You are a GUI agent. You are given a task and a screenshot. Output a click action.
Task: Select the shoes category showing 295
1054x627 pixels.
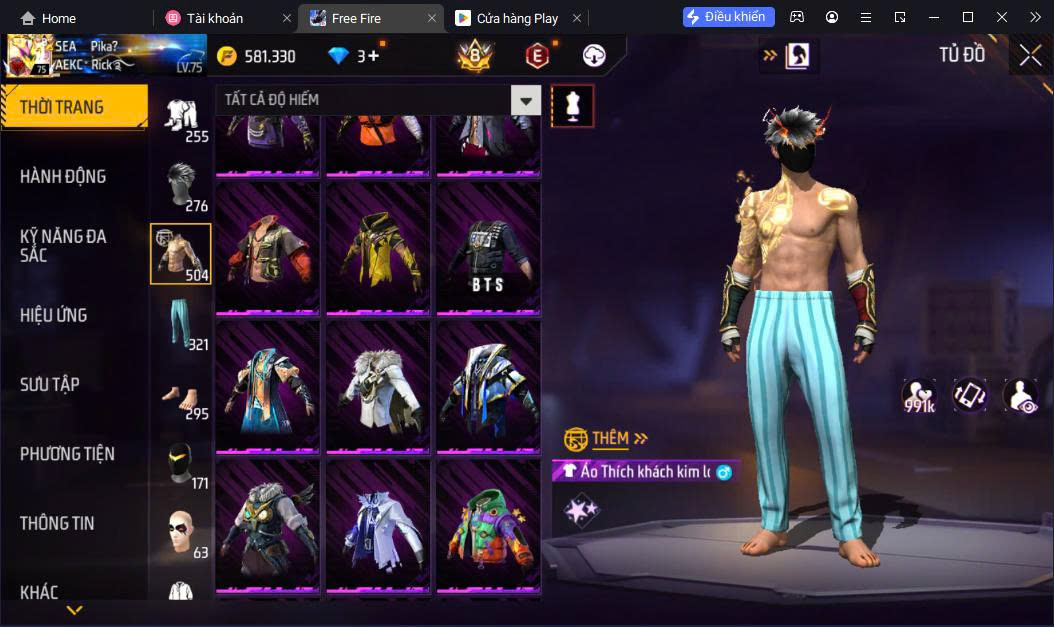tap(180, 393)
